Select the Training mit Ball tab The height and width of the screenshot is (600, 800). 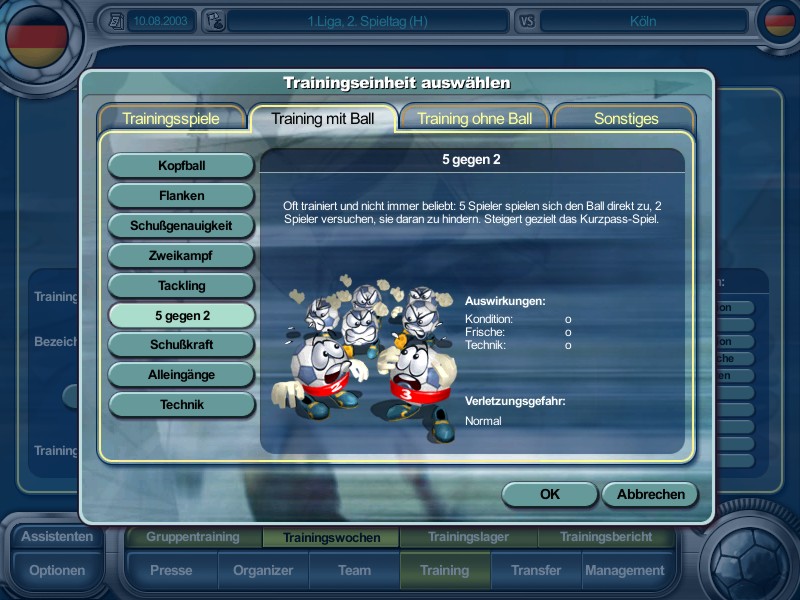point(323,118)
